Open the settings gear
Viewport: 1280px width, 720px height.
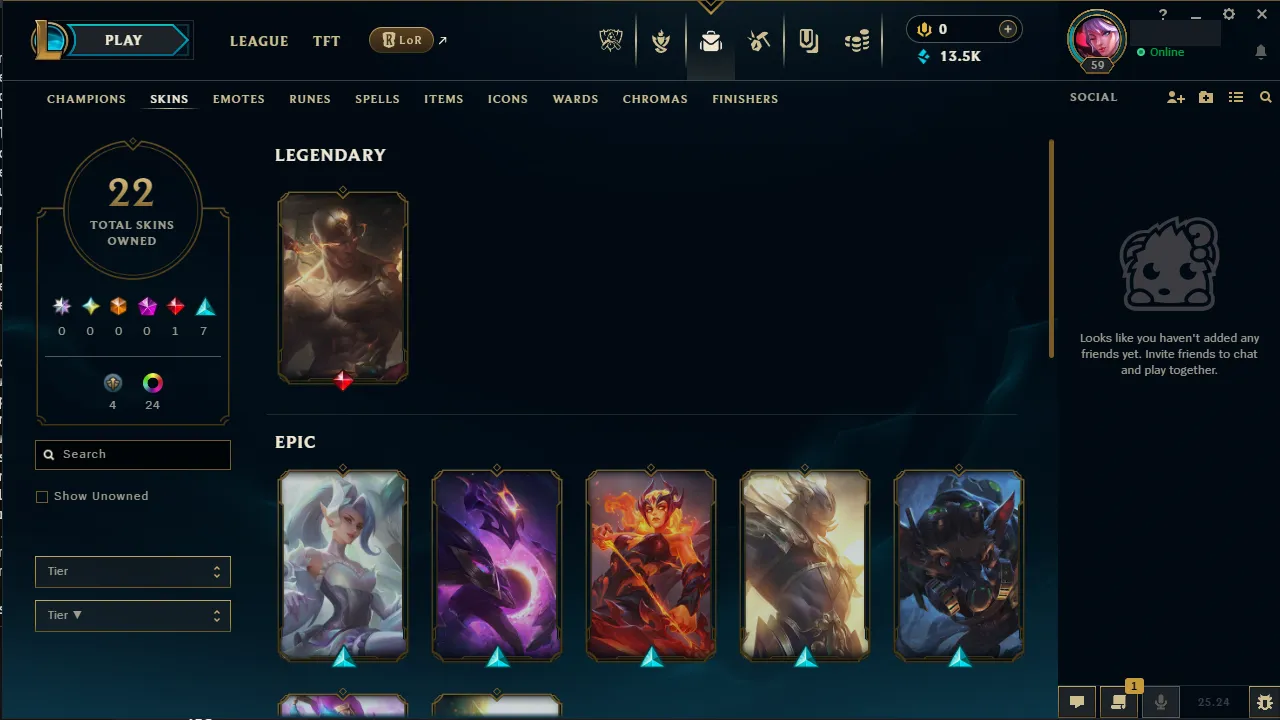point(1228,14)
